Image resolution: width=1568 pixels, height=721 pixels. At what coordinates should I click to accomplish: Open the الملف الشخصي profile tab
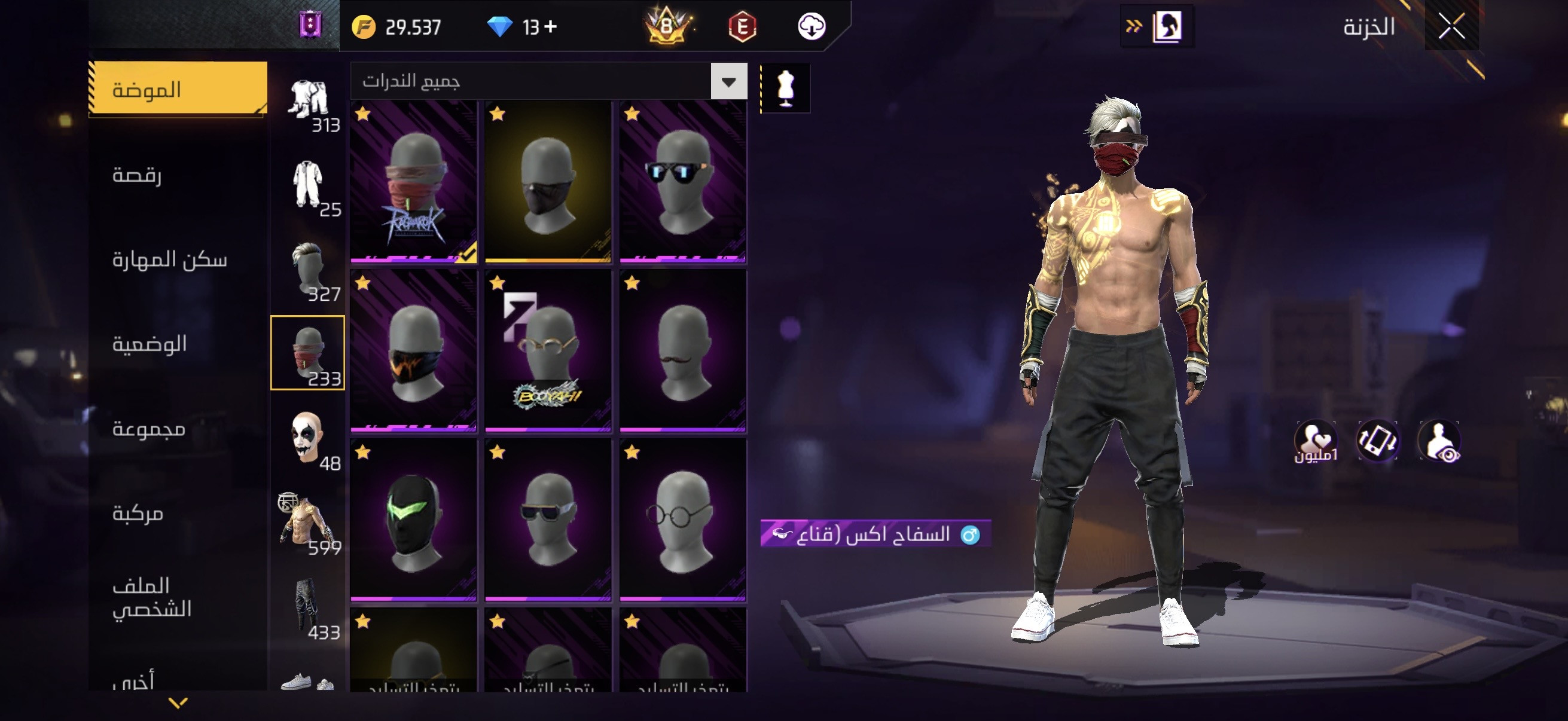tap(151, 597)
